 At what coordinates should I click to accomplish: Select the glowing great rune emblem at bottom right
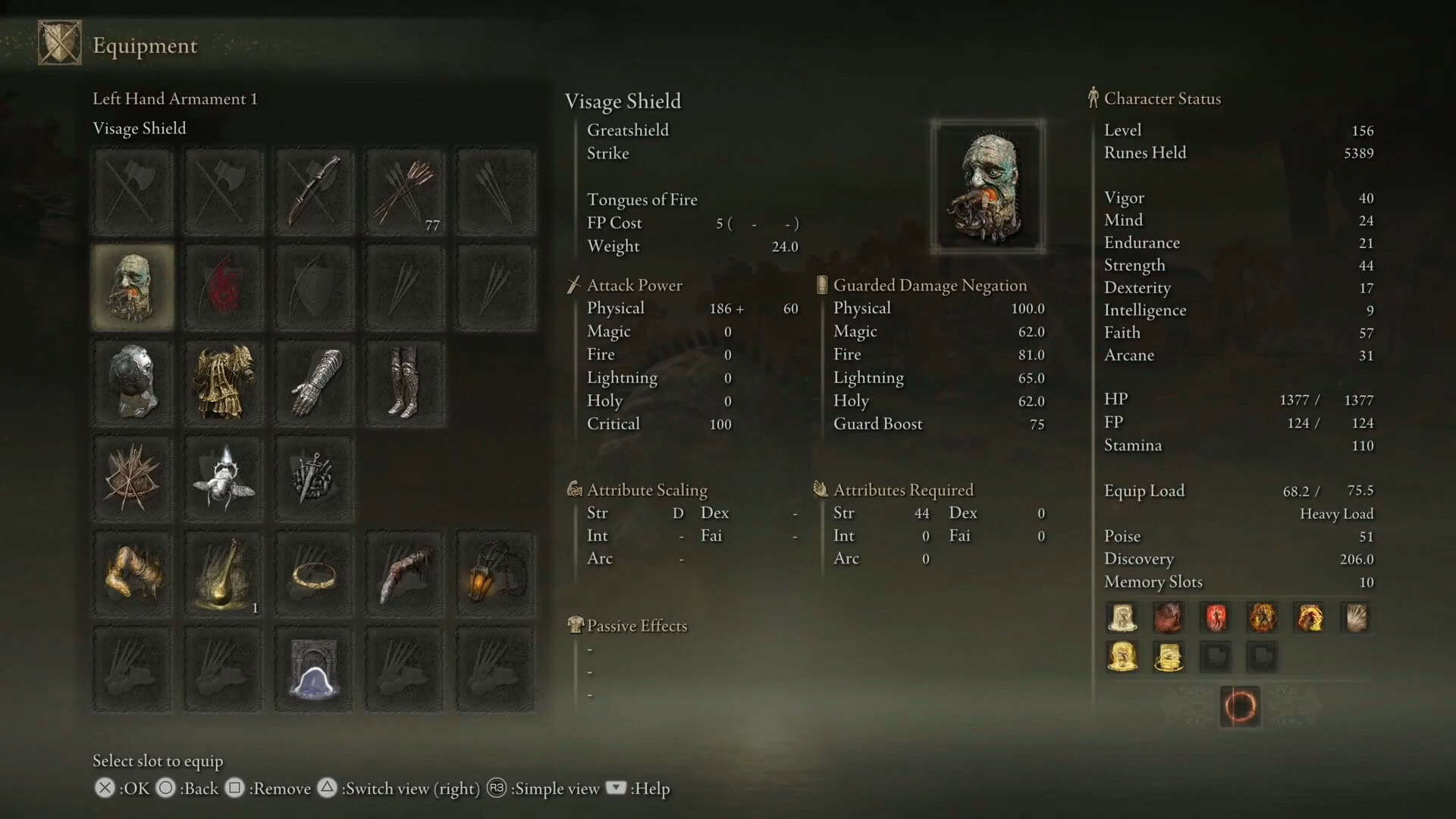coord(1239,705)
